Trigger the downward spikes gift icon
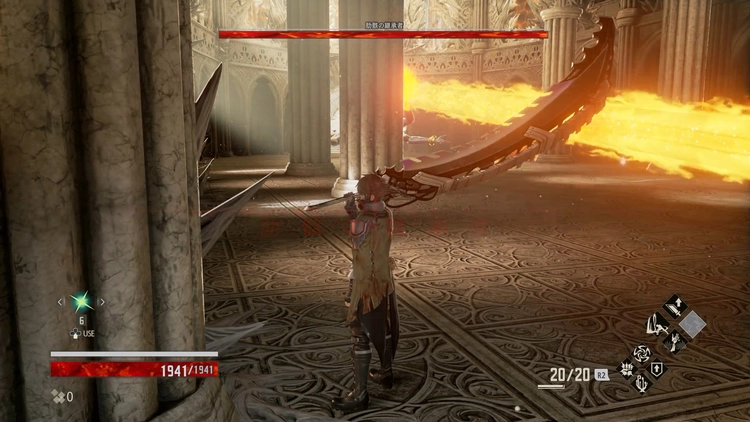This screenshot has height=422, width=750. point(625,369)
